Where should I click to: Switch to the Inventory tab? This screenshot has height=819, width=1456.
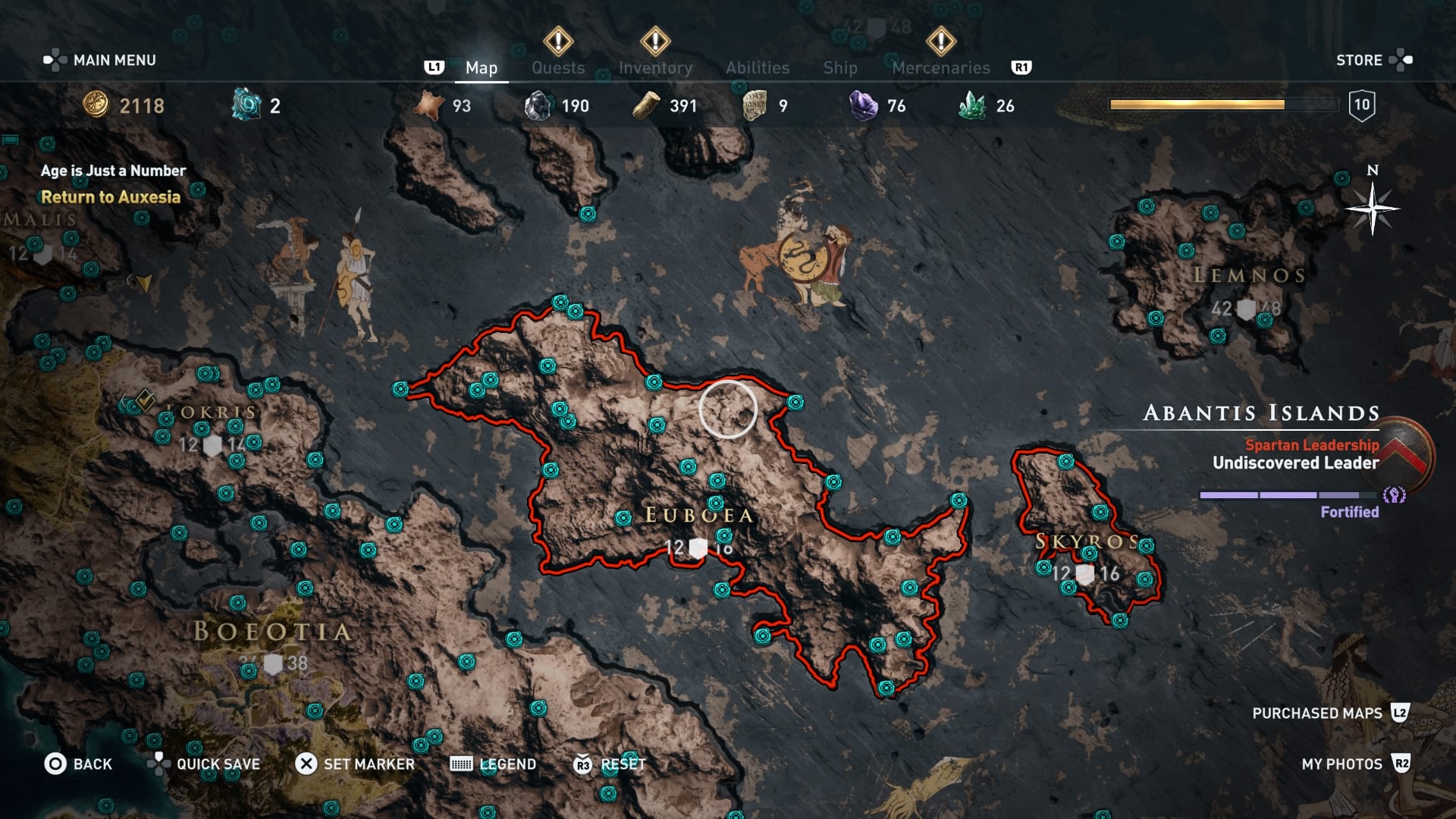pos(655,67)
